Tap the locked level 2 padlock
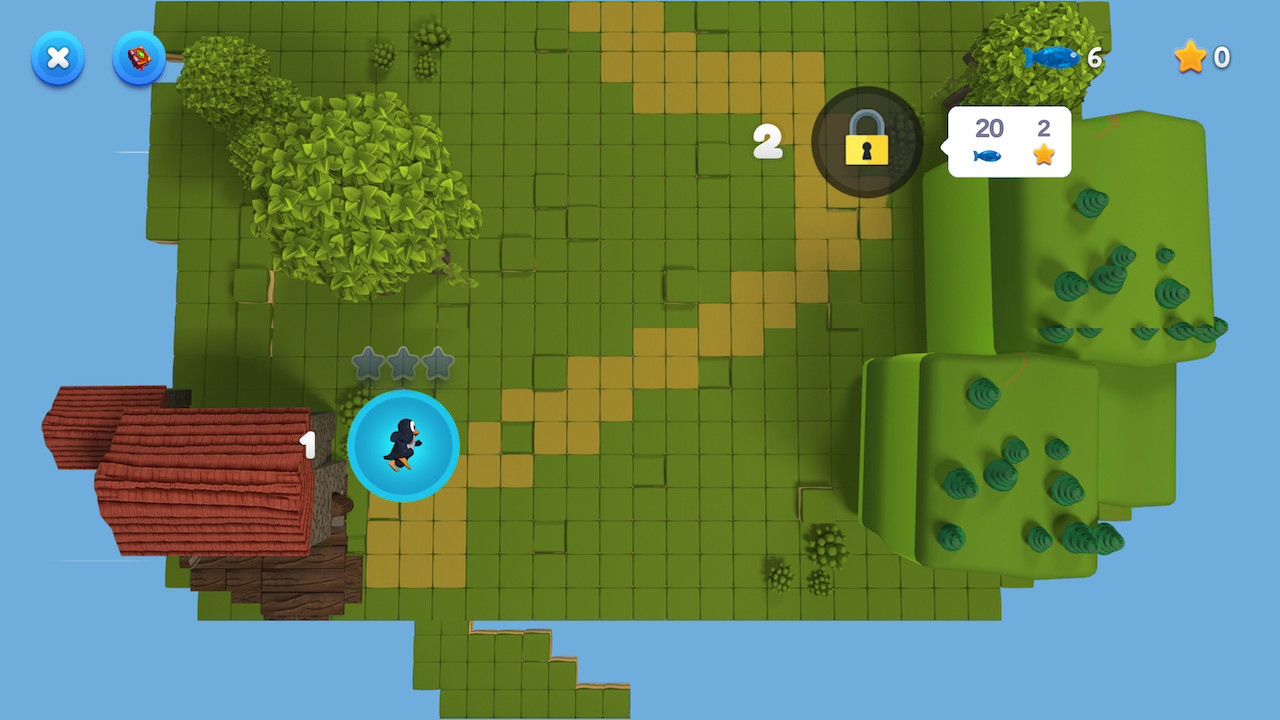The image size is (1280, 720). coord(866,141)
